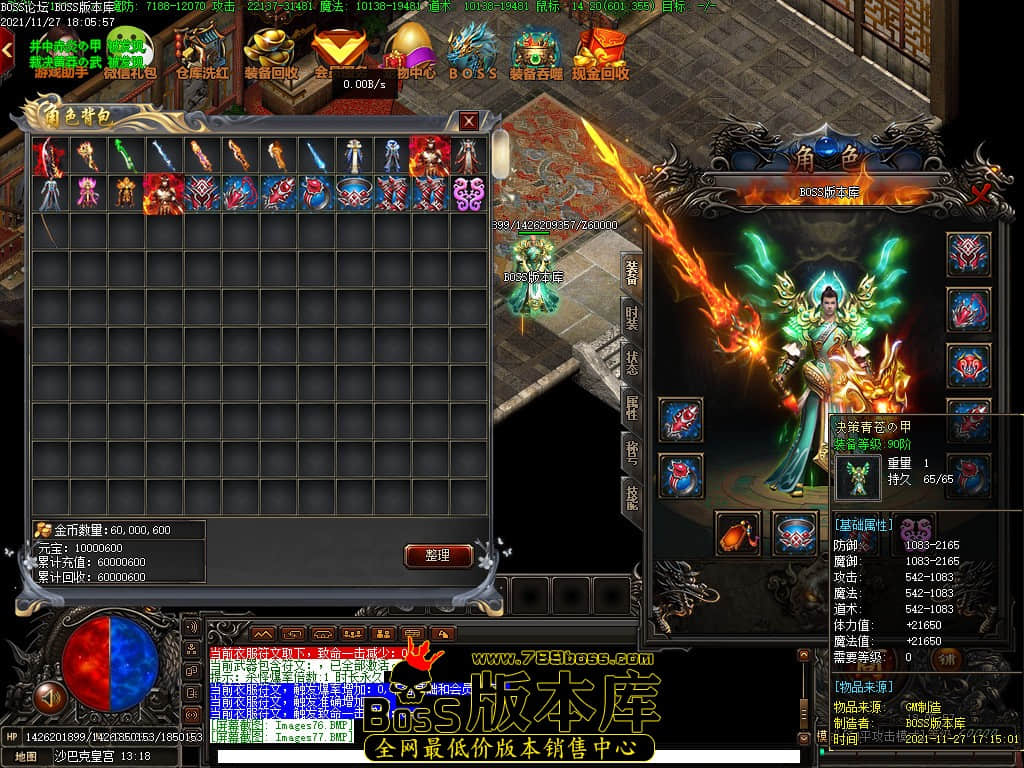
Task: Click the 整理 sort button
Action: click(x=438, y=555)
